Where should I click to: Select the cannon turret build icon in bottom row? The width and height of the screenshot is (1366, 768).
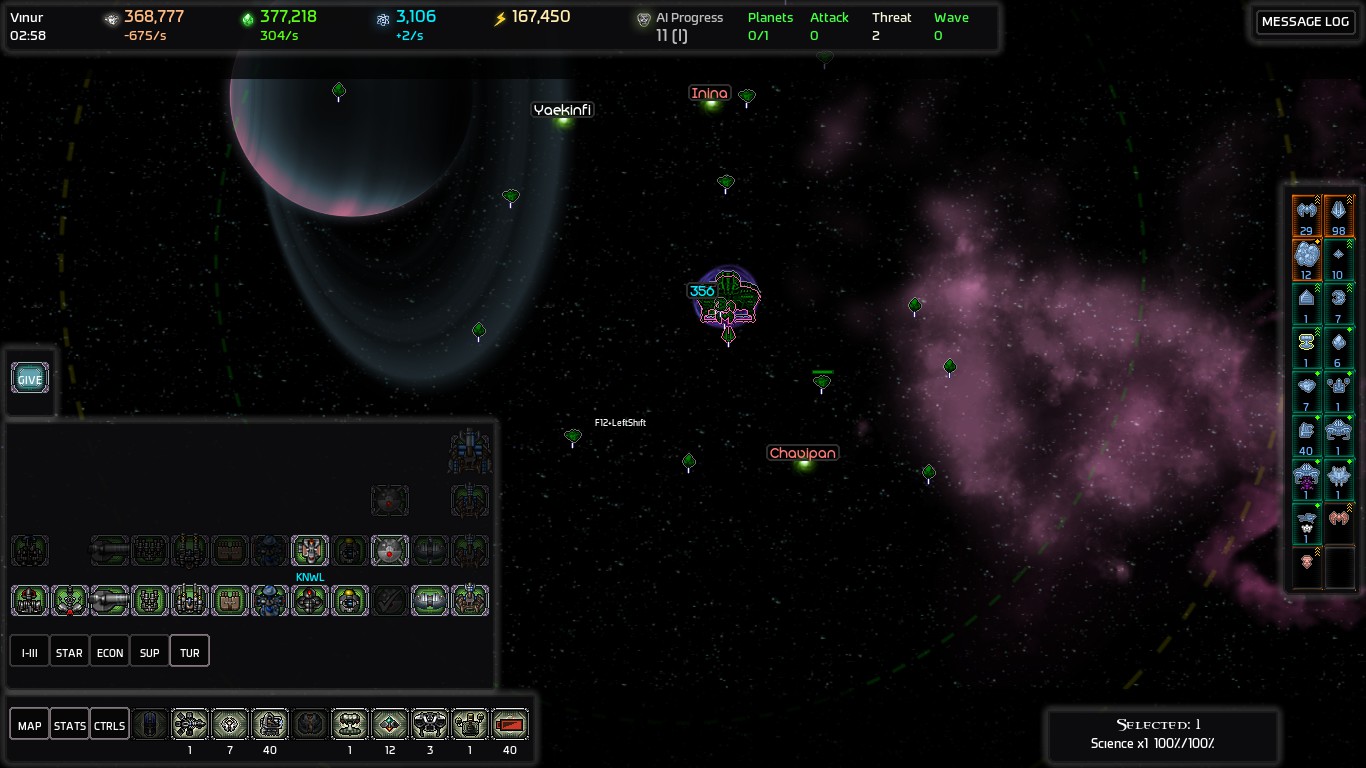[x=110, y=600]
